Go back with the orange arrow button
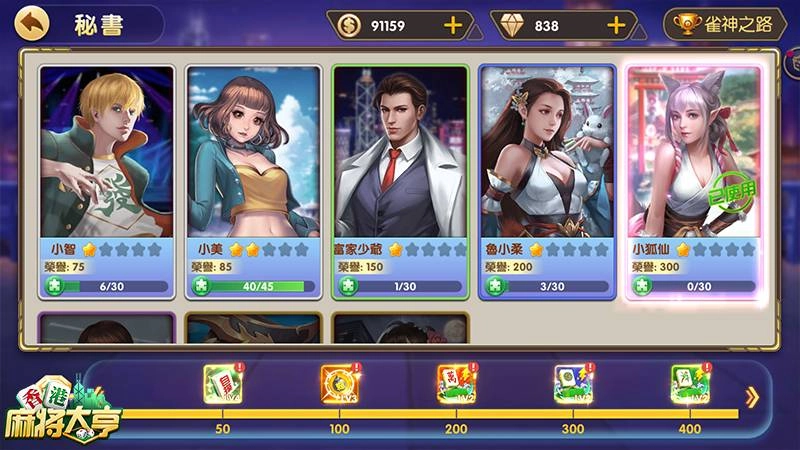This screenshot has width=800, height=450. [x=32, y=23]
